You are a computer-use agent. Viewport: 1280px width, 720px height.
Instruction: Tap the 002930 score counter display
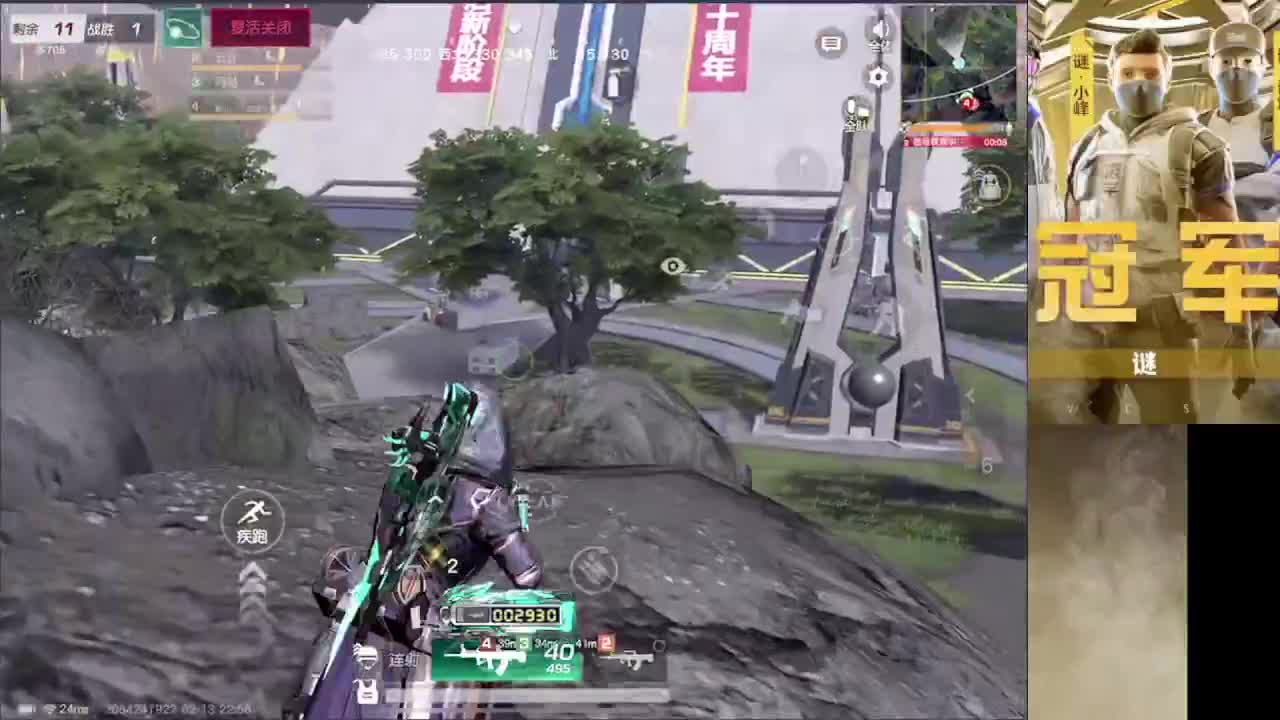526,615
